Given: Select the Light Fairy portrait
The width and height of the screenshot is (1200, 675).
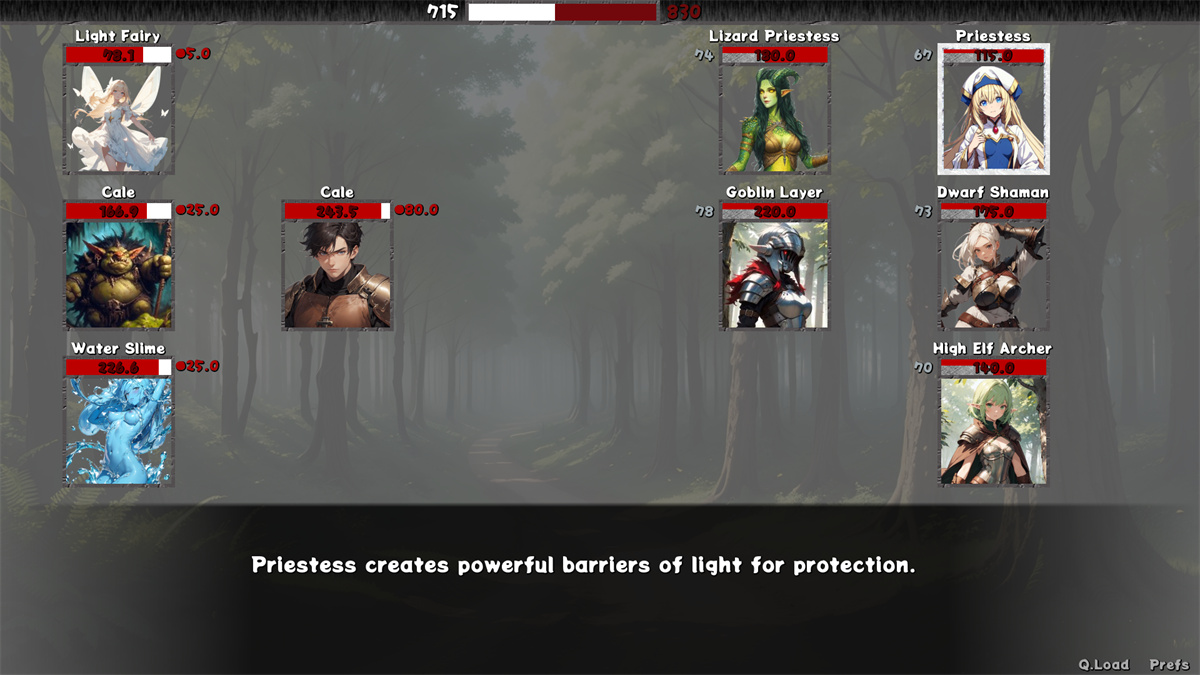Looking at the screenshot, I should pyautogui.click(x=119, y=119).
